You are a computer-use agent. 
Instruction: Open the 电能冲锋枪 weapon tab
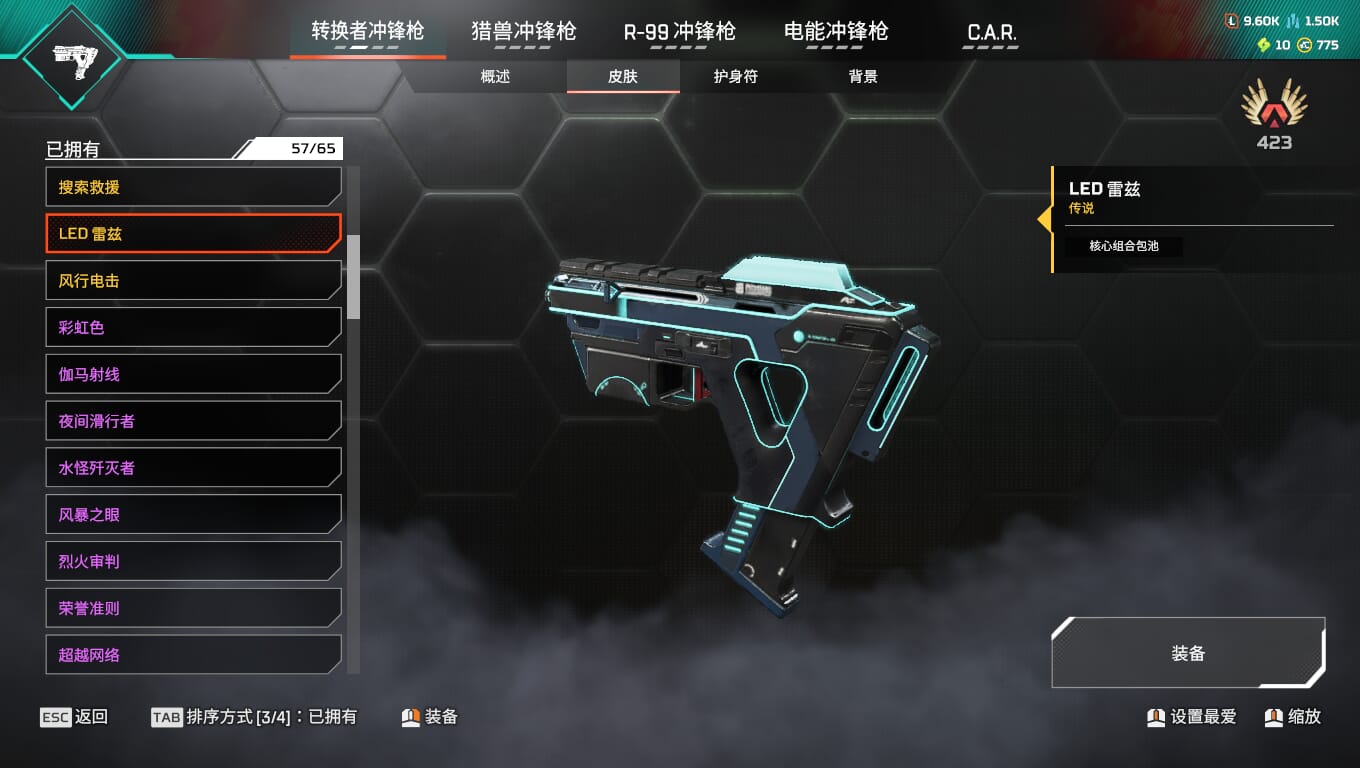click(836, 32)
